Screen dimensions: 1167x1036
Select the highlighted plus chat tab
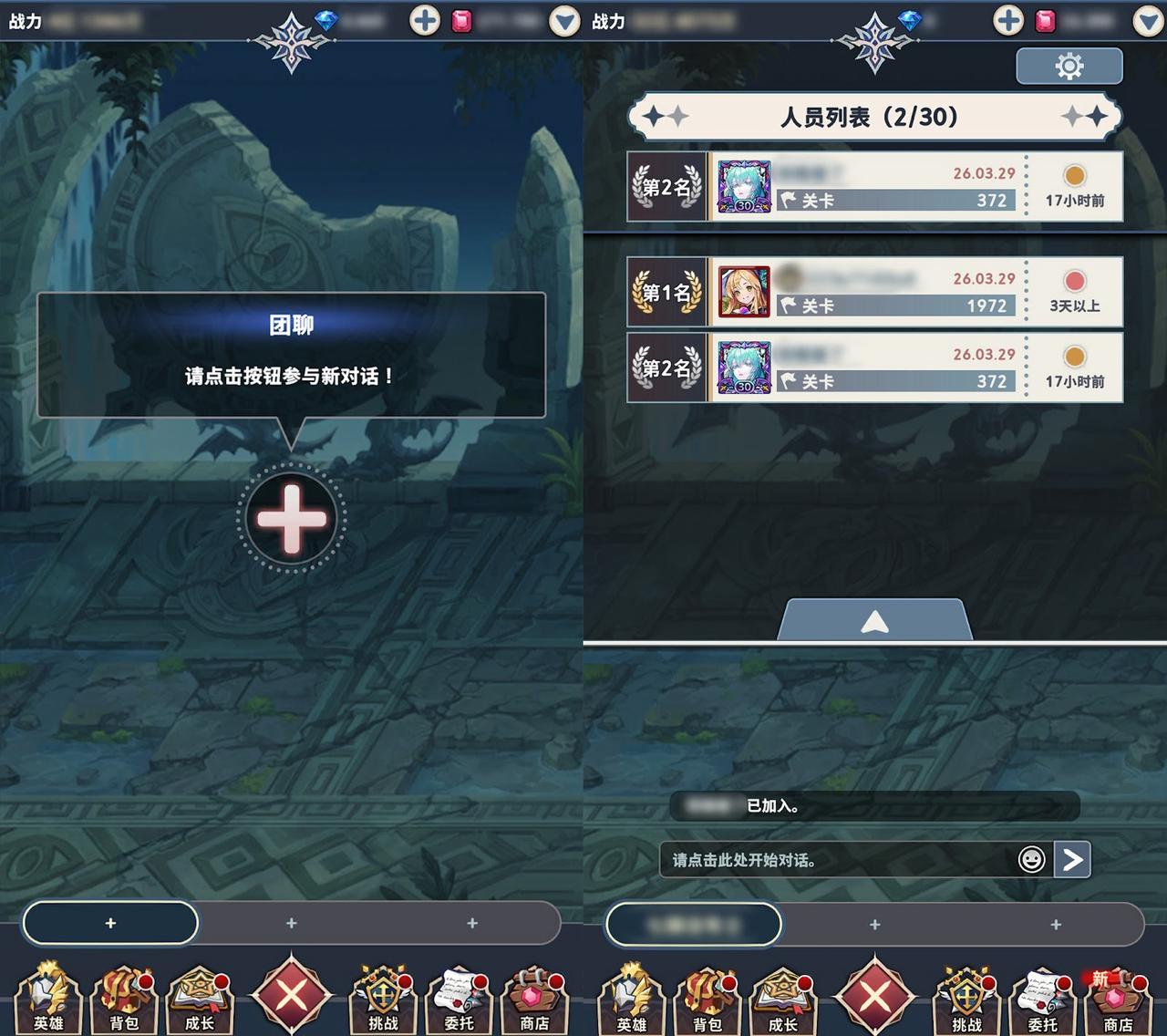pyautogui.click(x=110, y=923)
